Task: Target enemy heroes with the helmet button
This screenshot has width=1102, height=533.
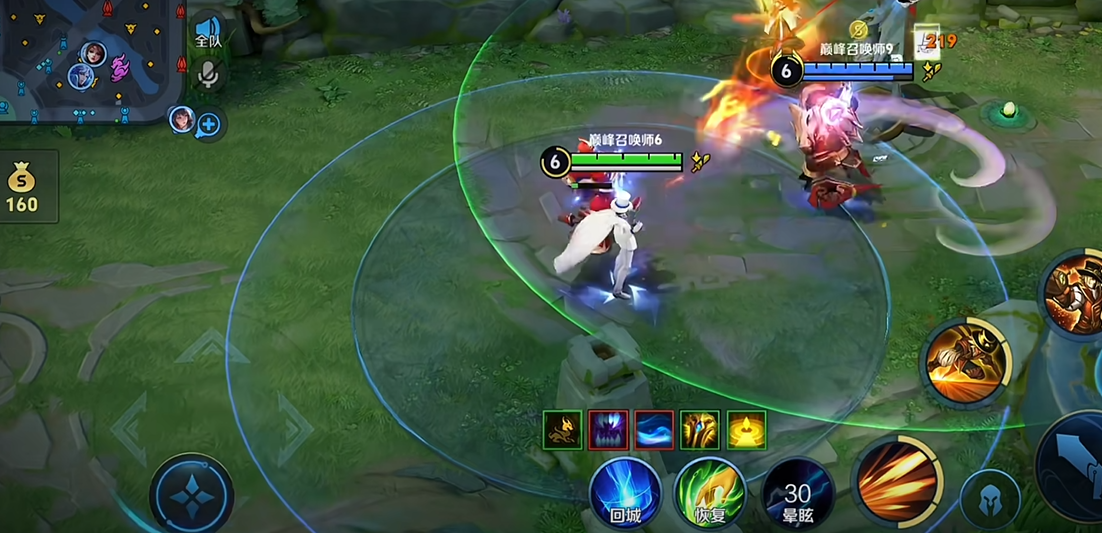Action: [990, 499]
